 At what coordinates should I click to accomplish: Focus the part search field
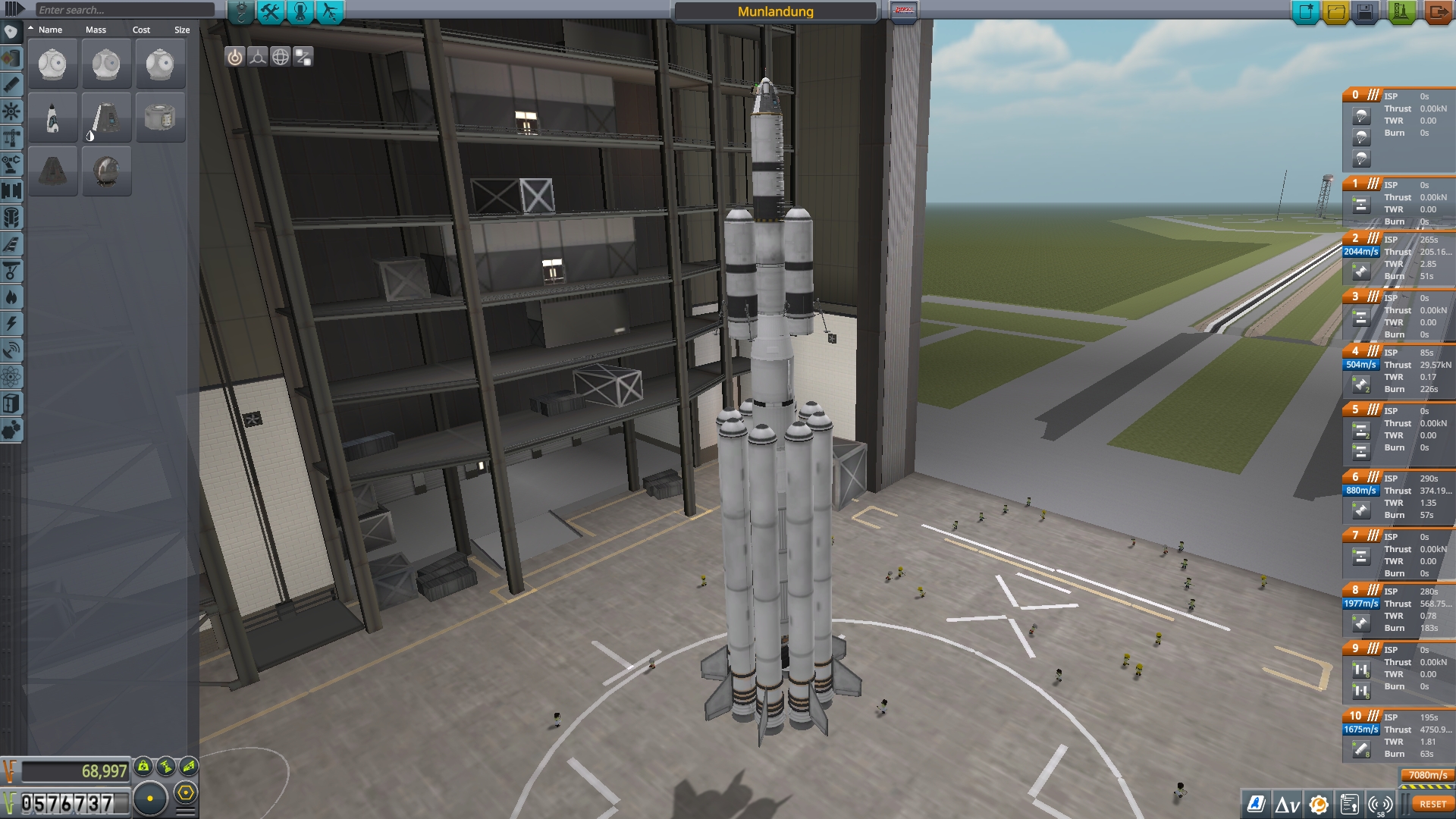click(125, 10)
